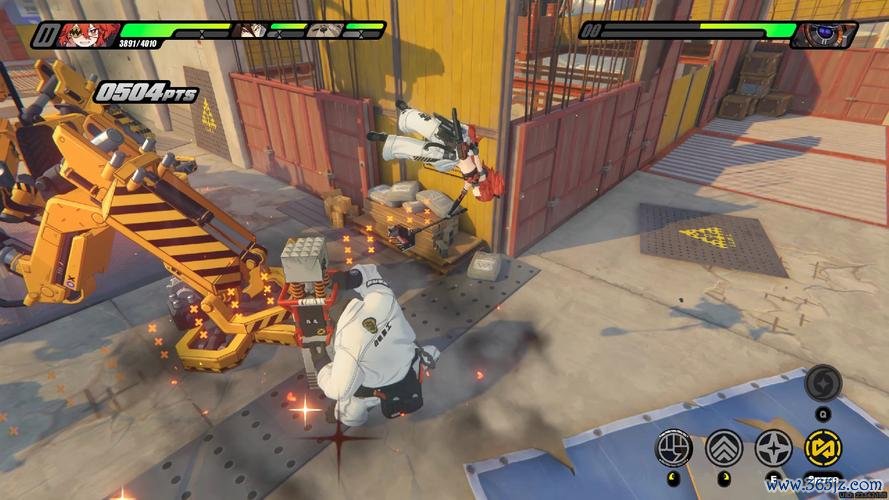The height and width of the screenshot is (500, 889).
Task: Trigger the yellow swap-arrows character switch
Action: [823, 448]
